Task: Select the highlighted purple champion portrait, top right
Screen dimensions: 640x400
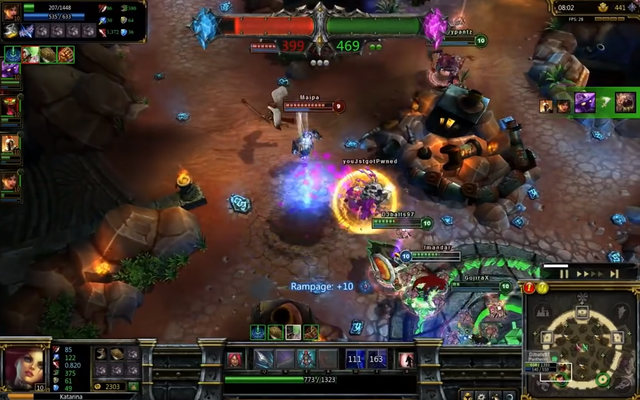Action: [585, 102]
